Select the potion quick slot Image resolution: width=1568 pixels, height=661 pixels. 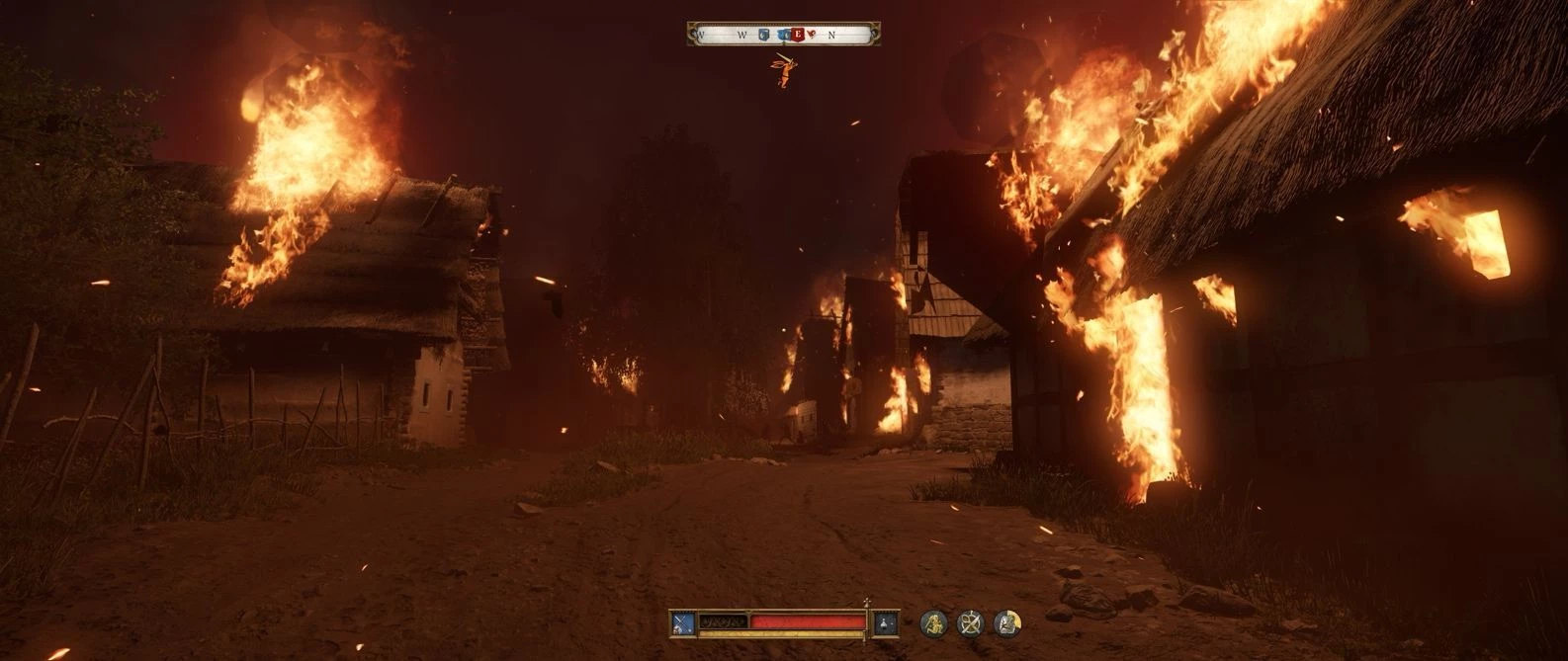coord(886,622)
